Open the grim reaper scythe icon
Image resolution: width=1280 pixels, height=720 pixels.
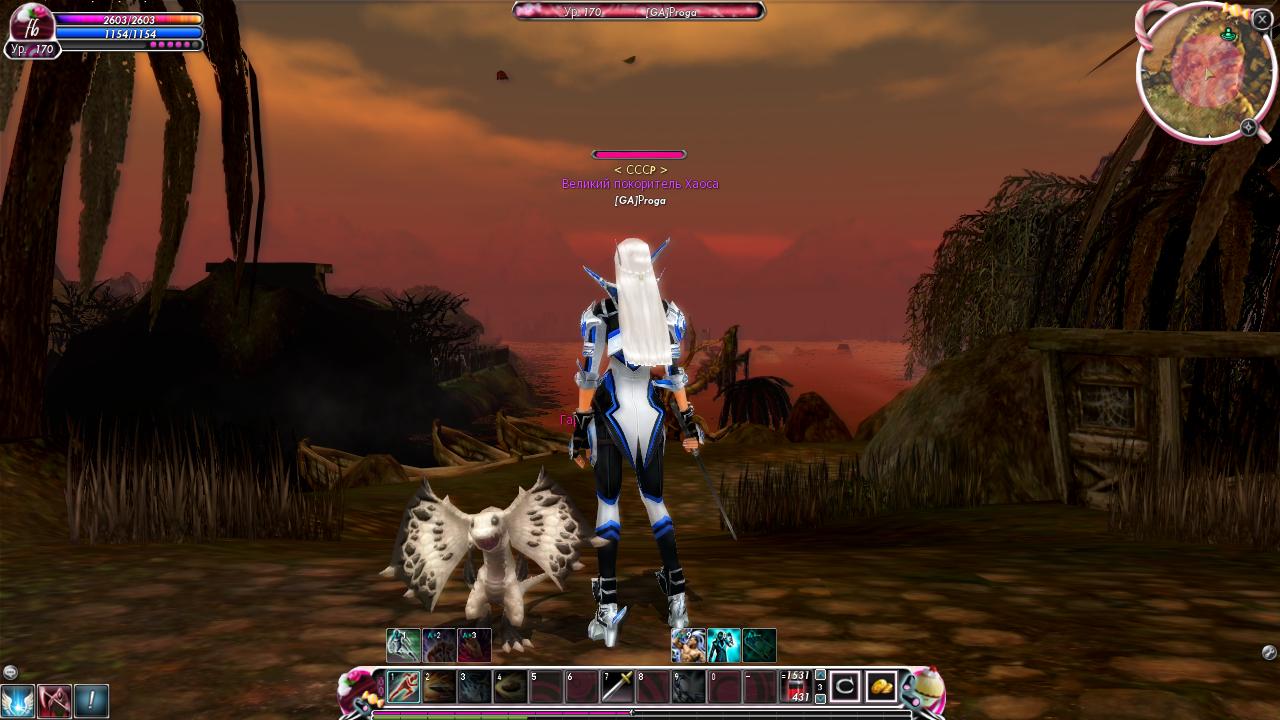tap(55, 700)
